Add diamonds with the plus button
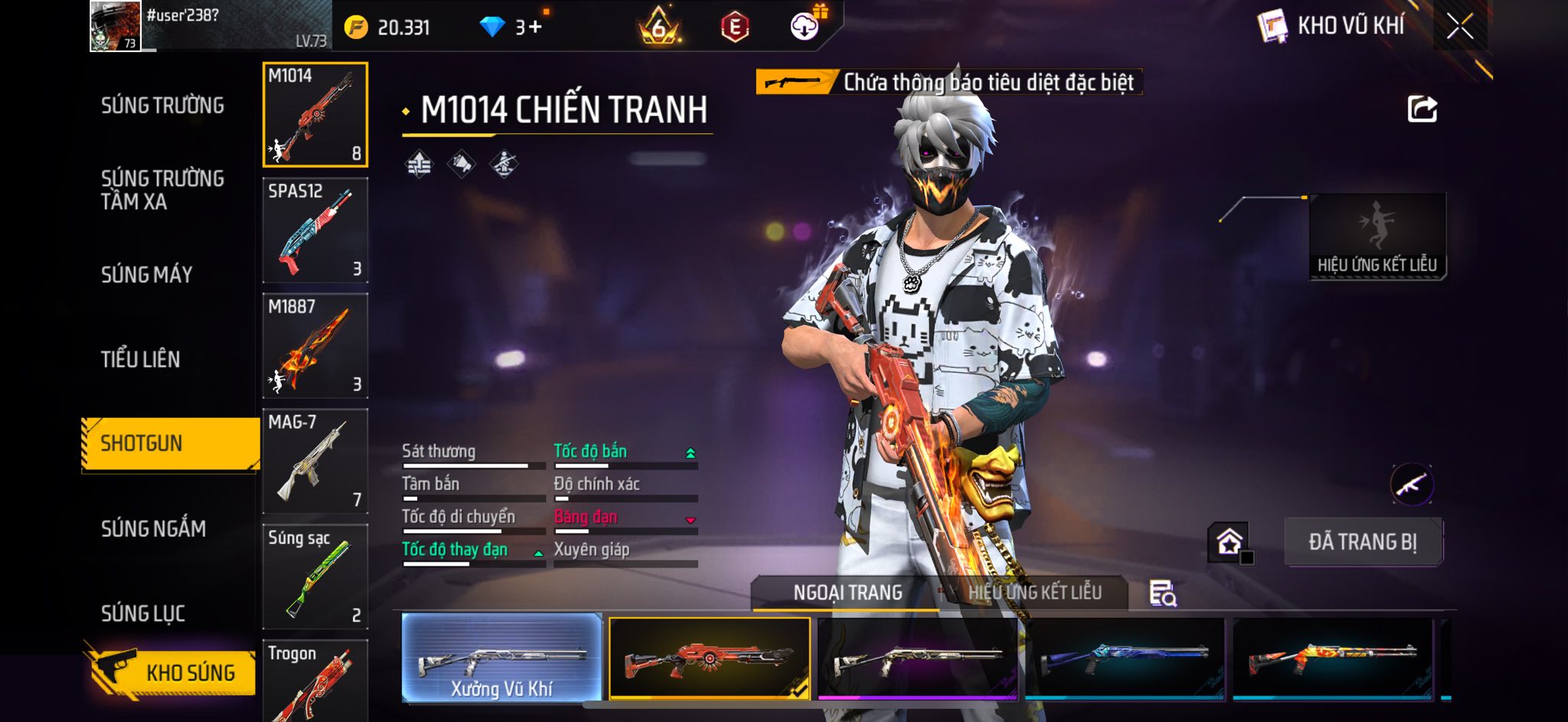This screenshot has height=722, width=1568. (534, 28)
